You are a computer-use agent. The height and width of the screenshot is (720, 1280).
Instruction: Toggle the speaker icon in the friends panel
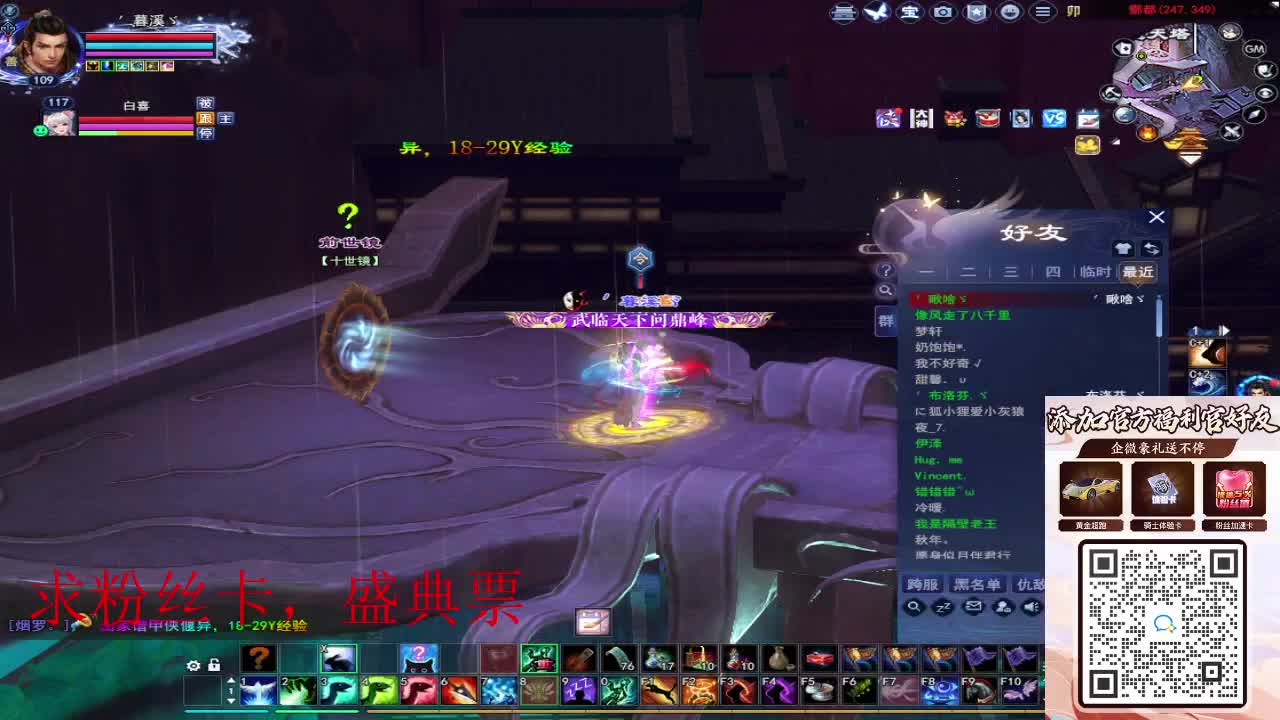pos(1030,606)
